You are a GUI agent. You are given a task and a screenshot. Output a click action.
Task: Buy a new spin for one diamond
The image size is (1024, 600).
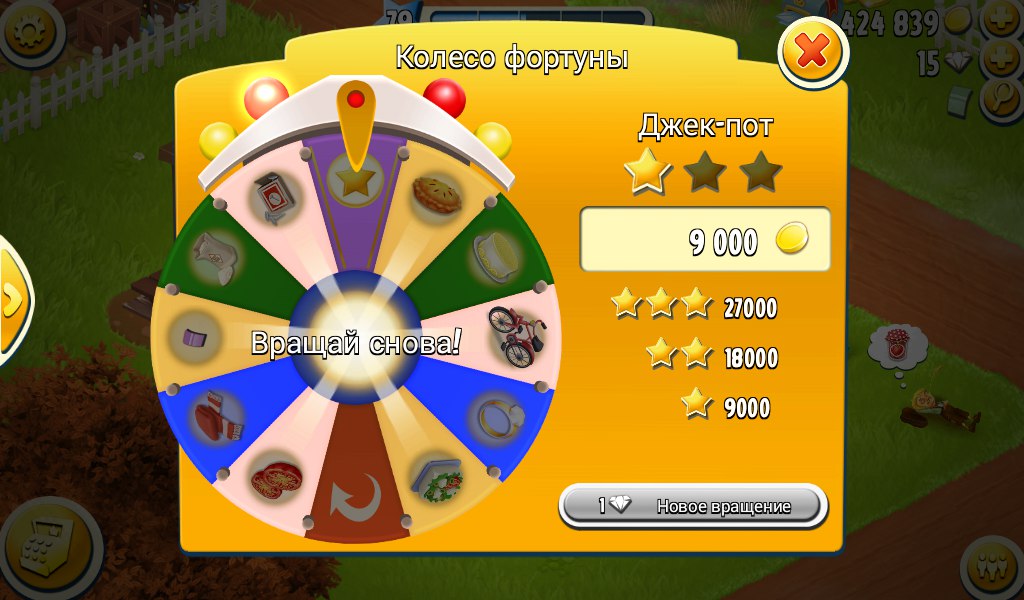click(694, 506)
